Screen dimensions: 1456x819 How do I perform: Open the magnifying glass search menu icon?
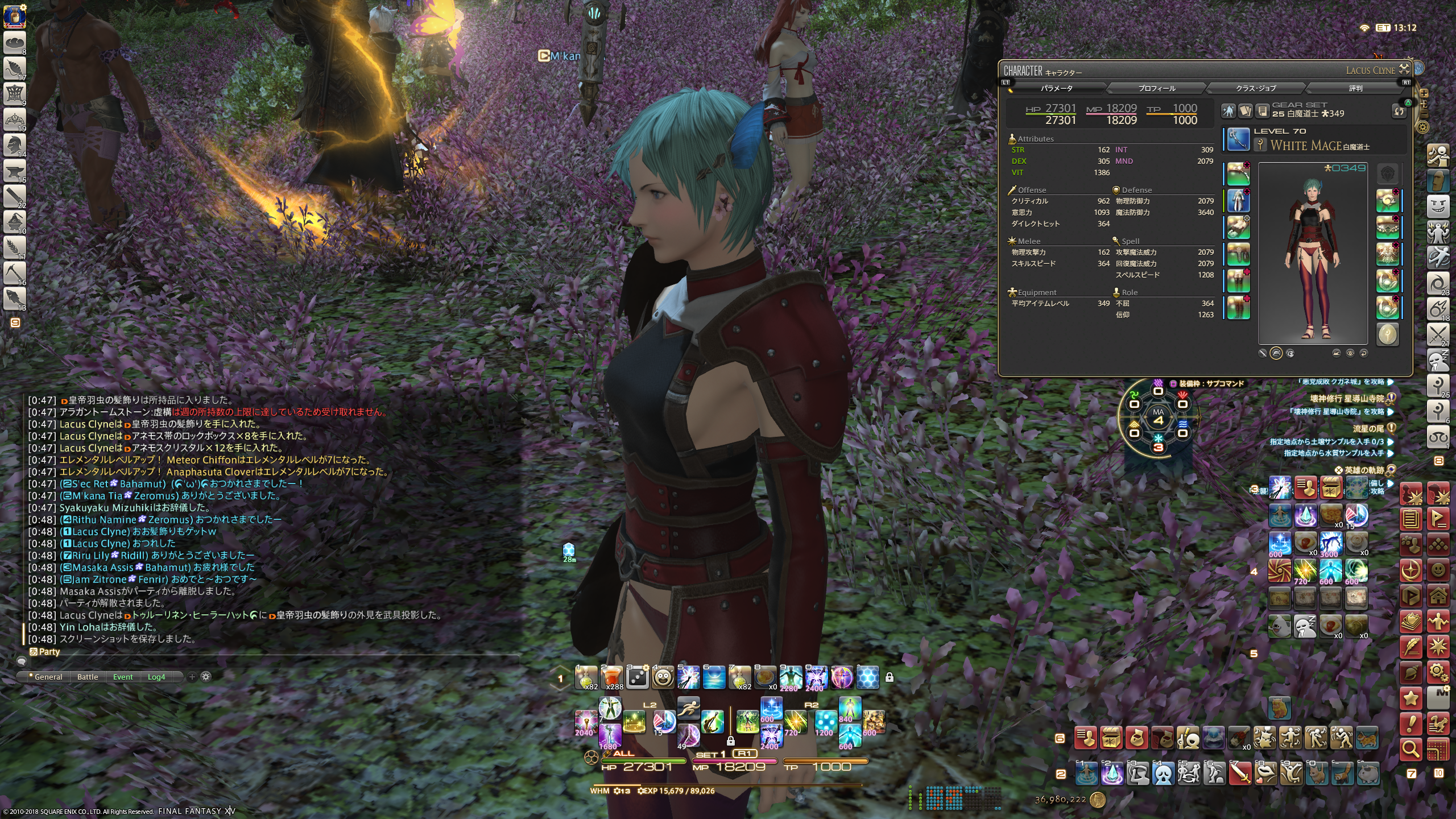click(x=1410, y=750)
